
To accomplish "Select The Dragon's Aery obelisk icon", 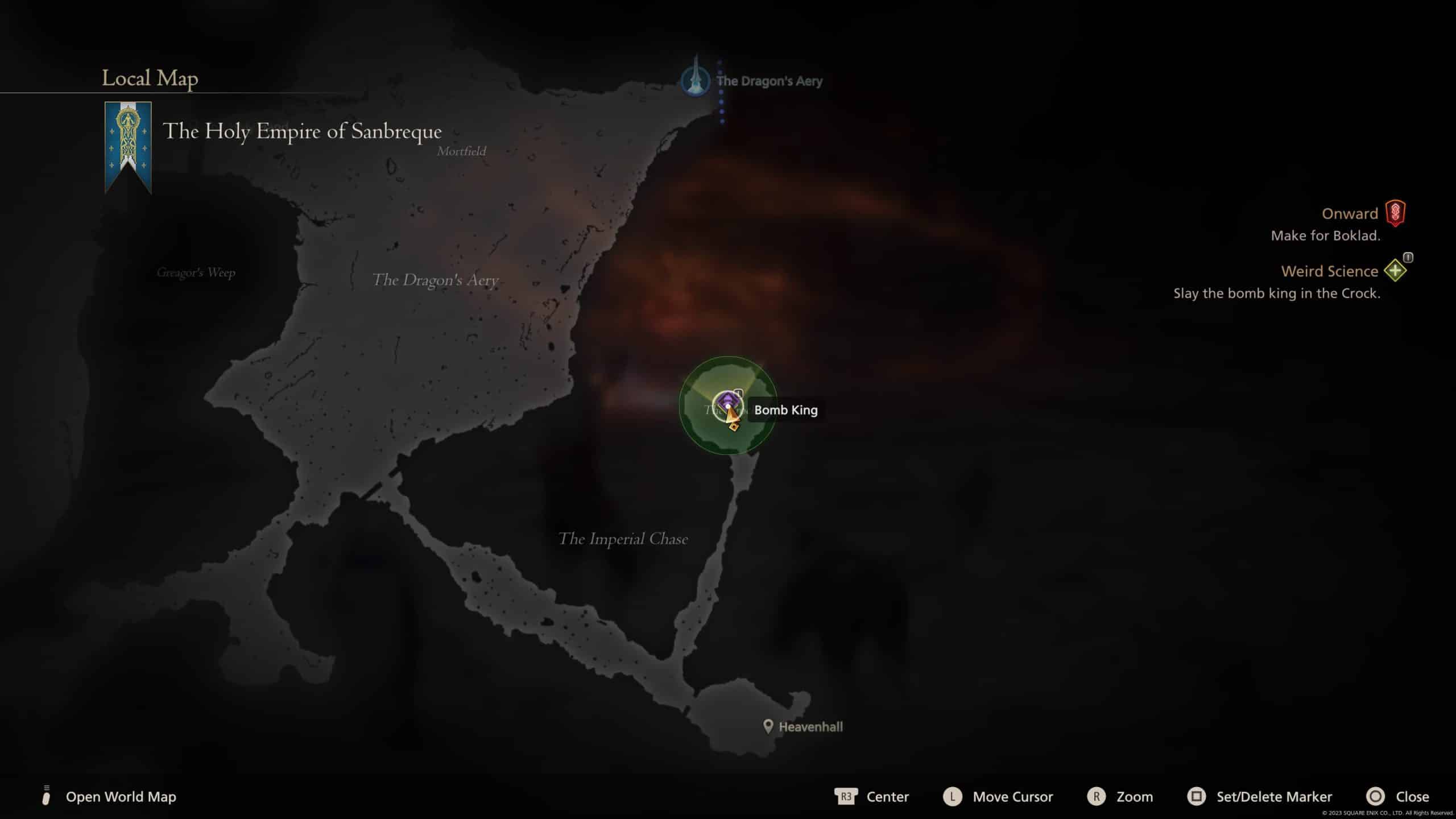I will pos(695,80).
